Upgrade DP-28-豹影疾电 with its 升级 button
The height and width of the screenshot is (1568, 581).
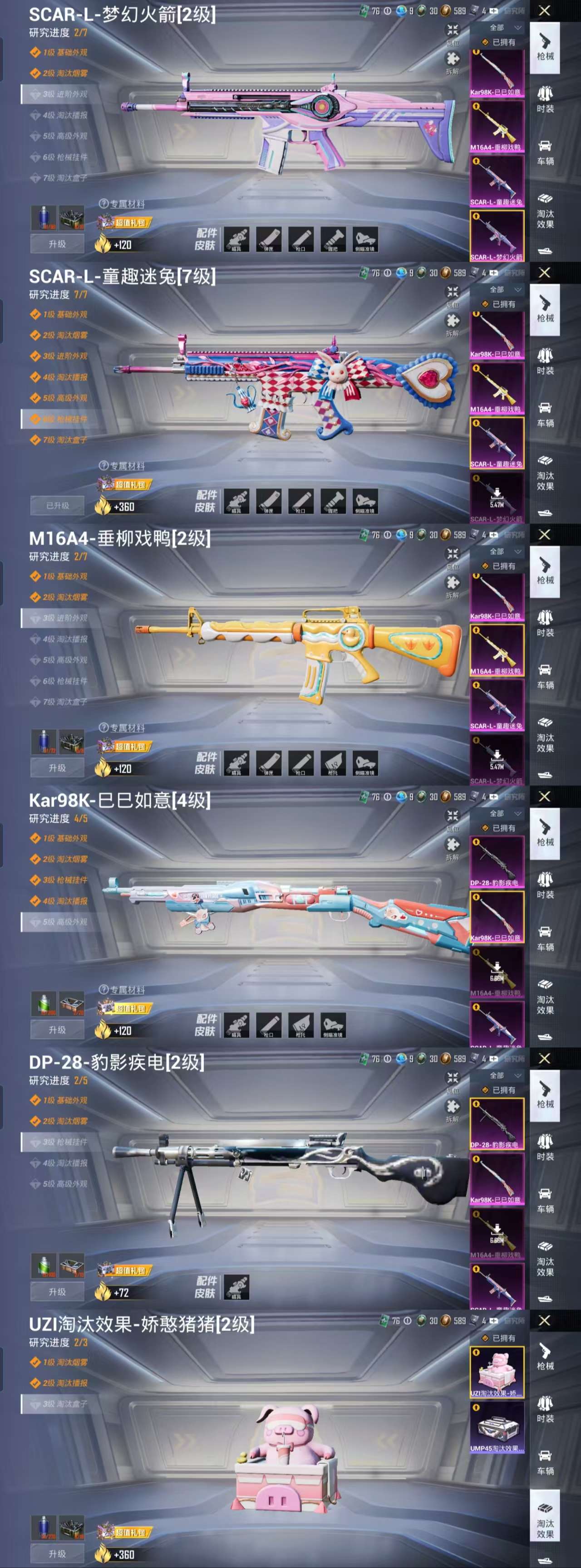[x=57, y=1292]
